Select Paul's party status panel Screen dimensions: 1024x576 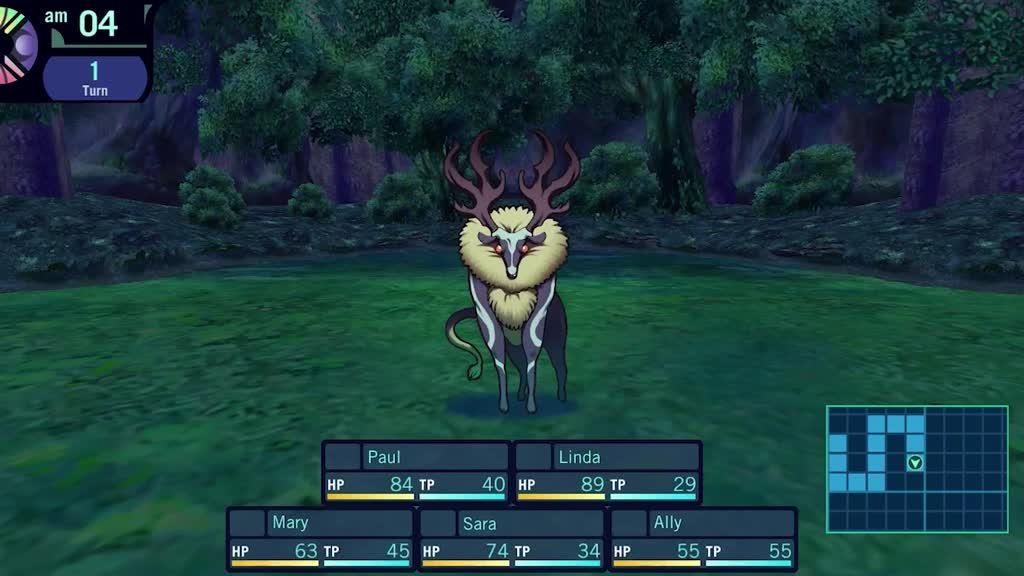416,472
